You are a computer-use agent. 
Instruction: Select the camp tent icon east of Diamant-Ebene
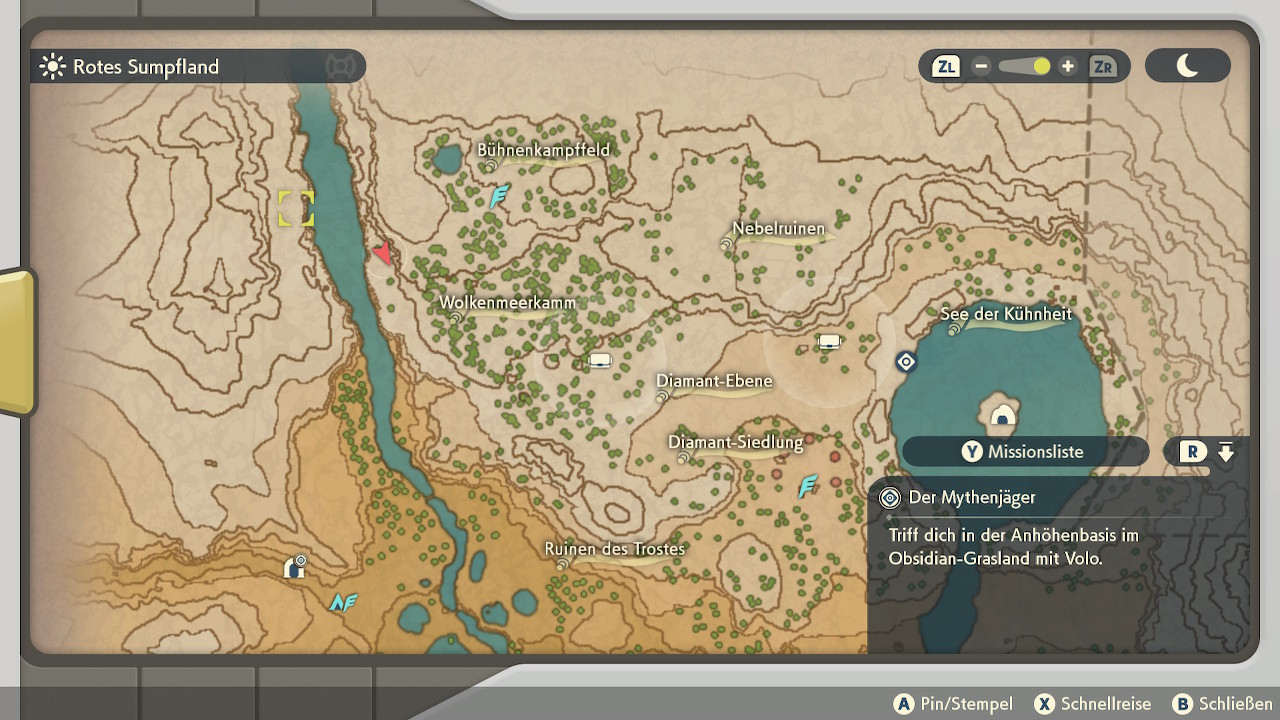[829, 342]
